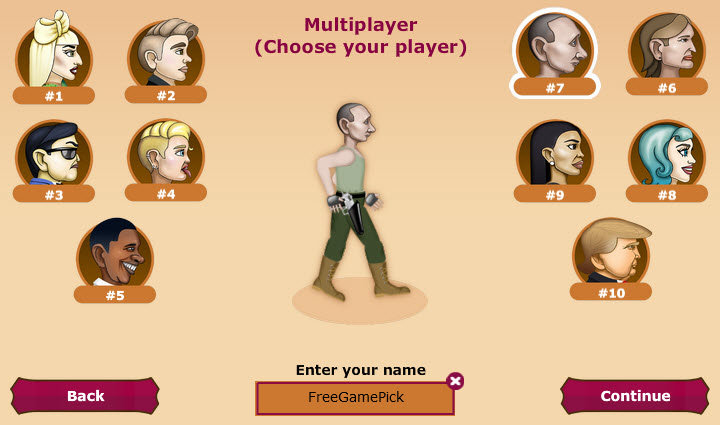Choose player portrait #4
This screenshot has height=425, width=720.
(x=166, y=153)
